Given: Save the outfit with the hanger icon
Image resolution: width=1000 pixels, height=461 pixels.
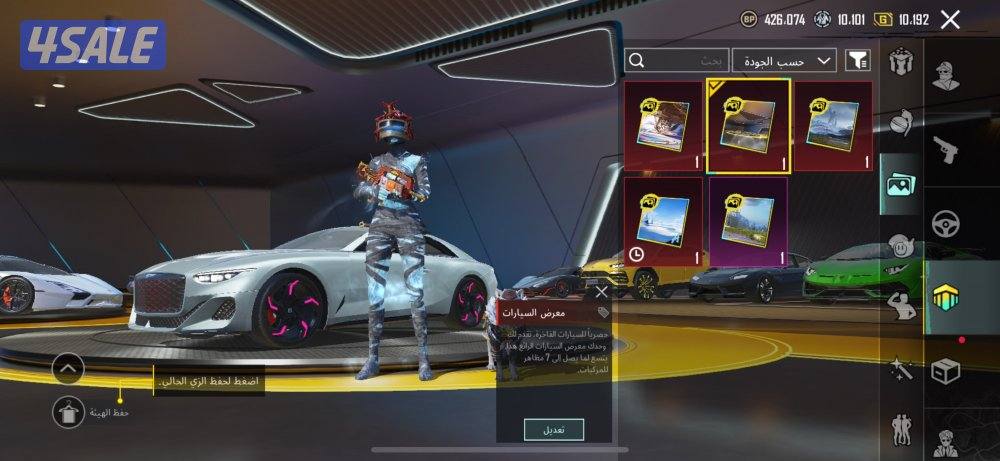Looking at the screenshot, I should (x=69, y=410).
